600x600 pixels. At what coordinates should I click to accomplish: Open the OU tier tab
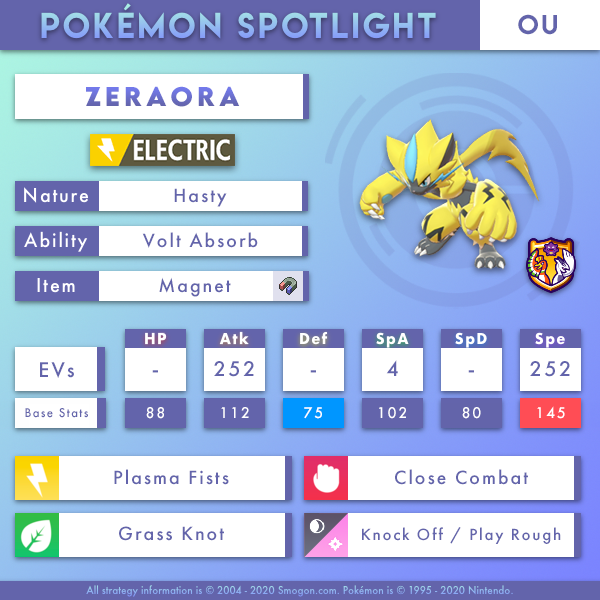[538, 25]
